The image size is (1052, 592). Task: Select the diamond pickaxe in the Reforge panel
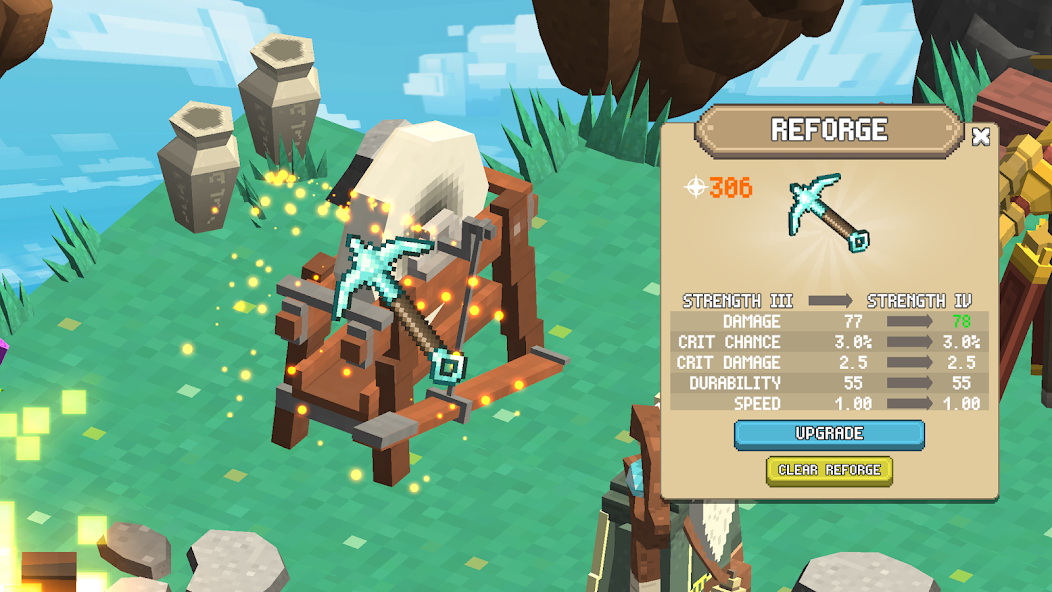tap(828, 211)
